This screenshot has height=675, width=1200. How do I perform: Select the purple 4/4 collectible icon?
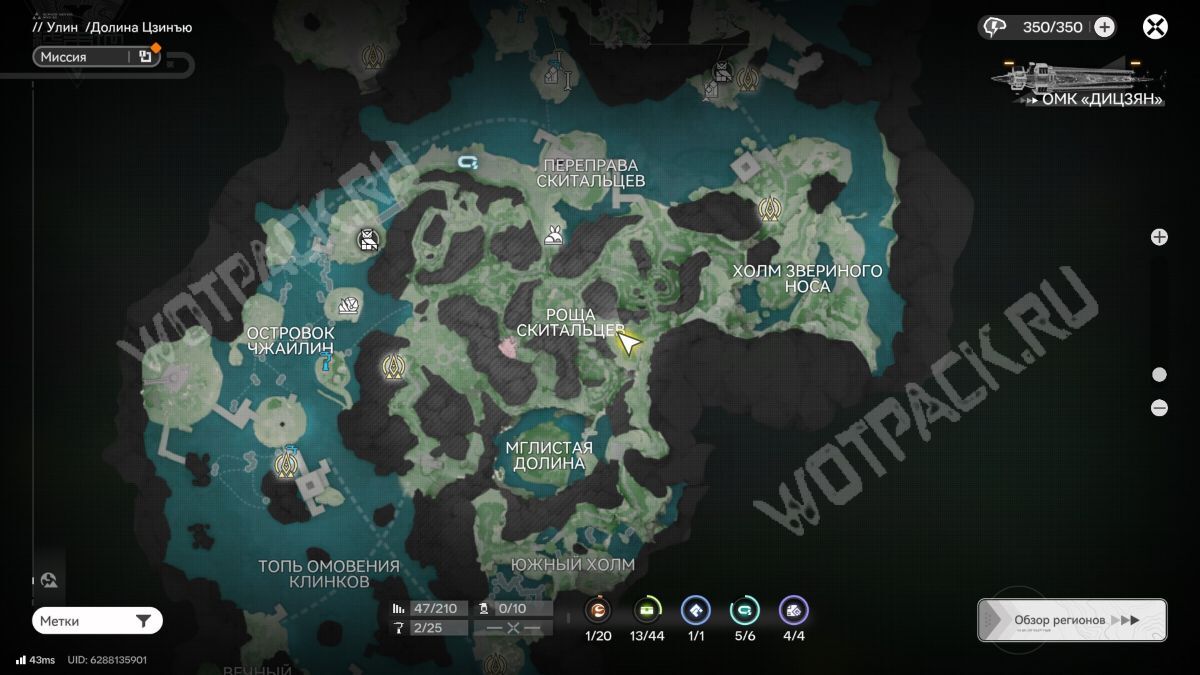coord(793,610)
